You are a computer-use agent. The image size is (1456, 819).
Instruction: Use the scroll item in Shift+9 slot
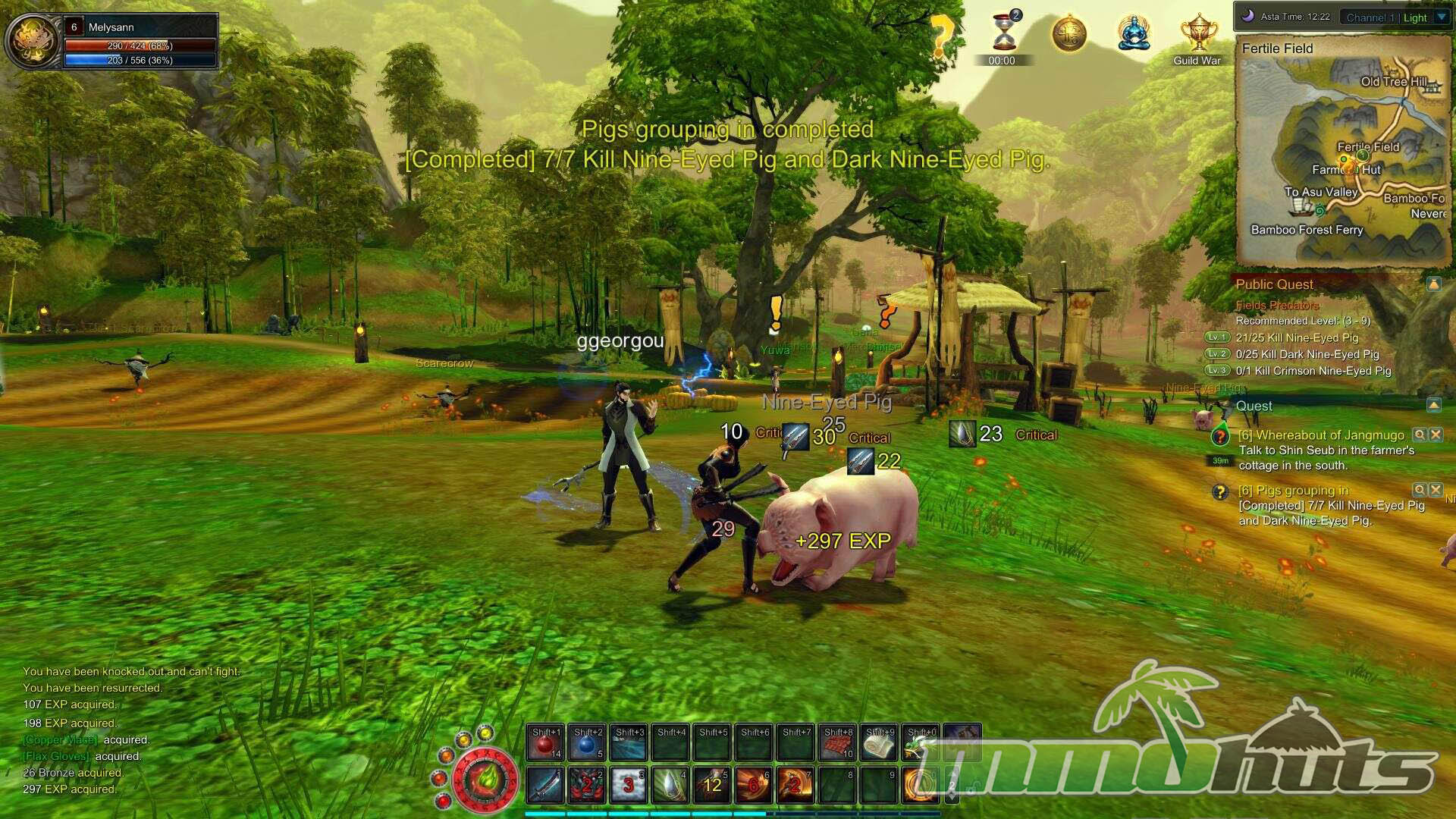[880, 744]
